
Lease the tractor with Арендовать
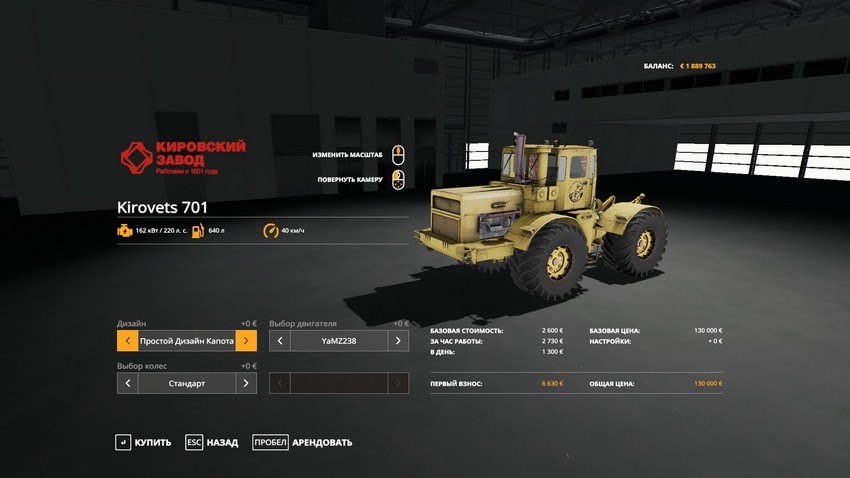(x=302, y=442)
